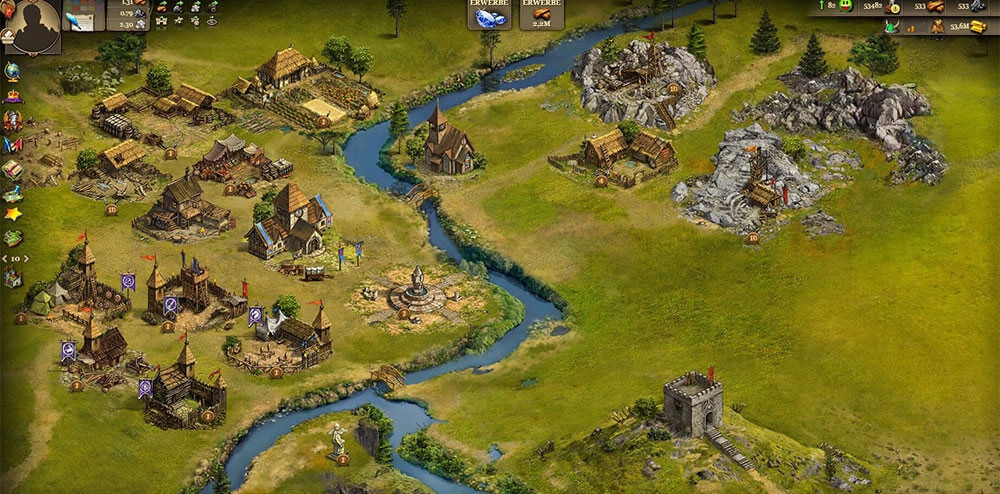Click the ERWERBE wood offer button
This screenshot has width=1000, height=494.
tap(541, 14)
